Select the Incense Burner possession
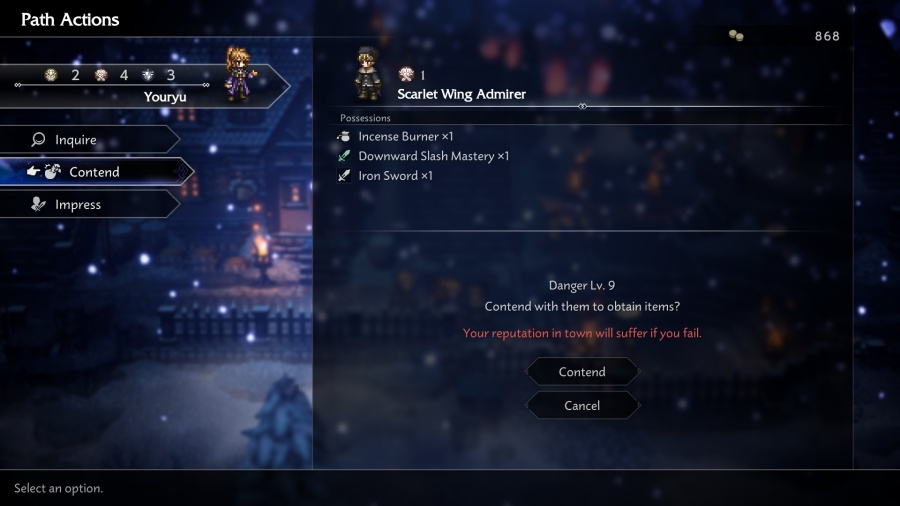The width and height of the screenshot is (900, 506). 405,136
